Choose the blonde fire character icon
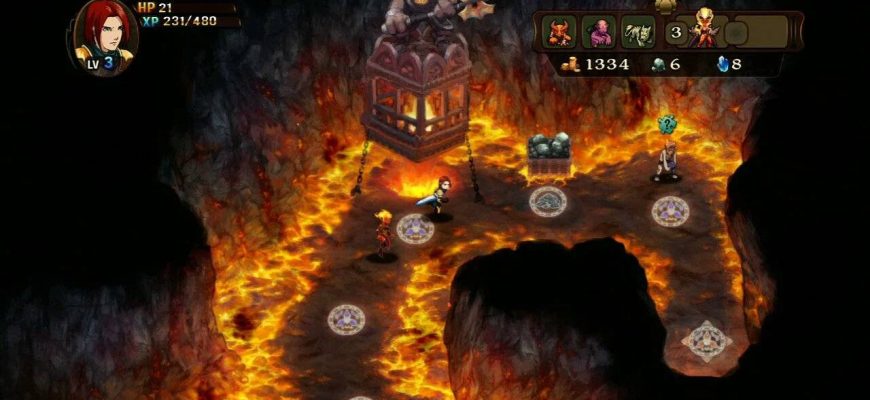Viewport: 870px width, 400px height. pos(704,30)
